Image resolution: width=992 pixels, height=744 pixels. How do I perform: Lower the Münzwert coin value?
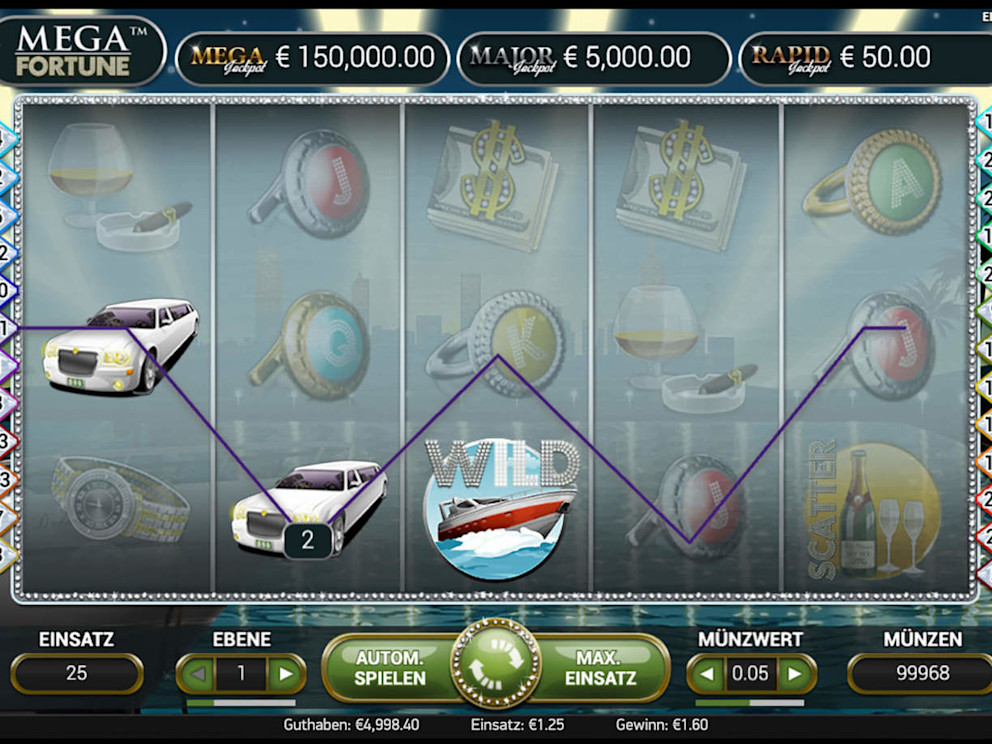click(707, 674)
